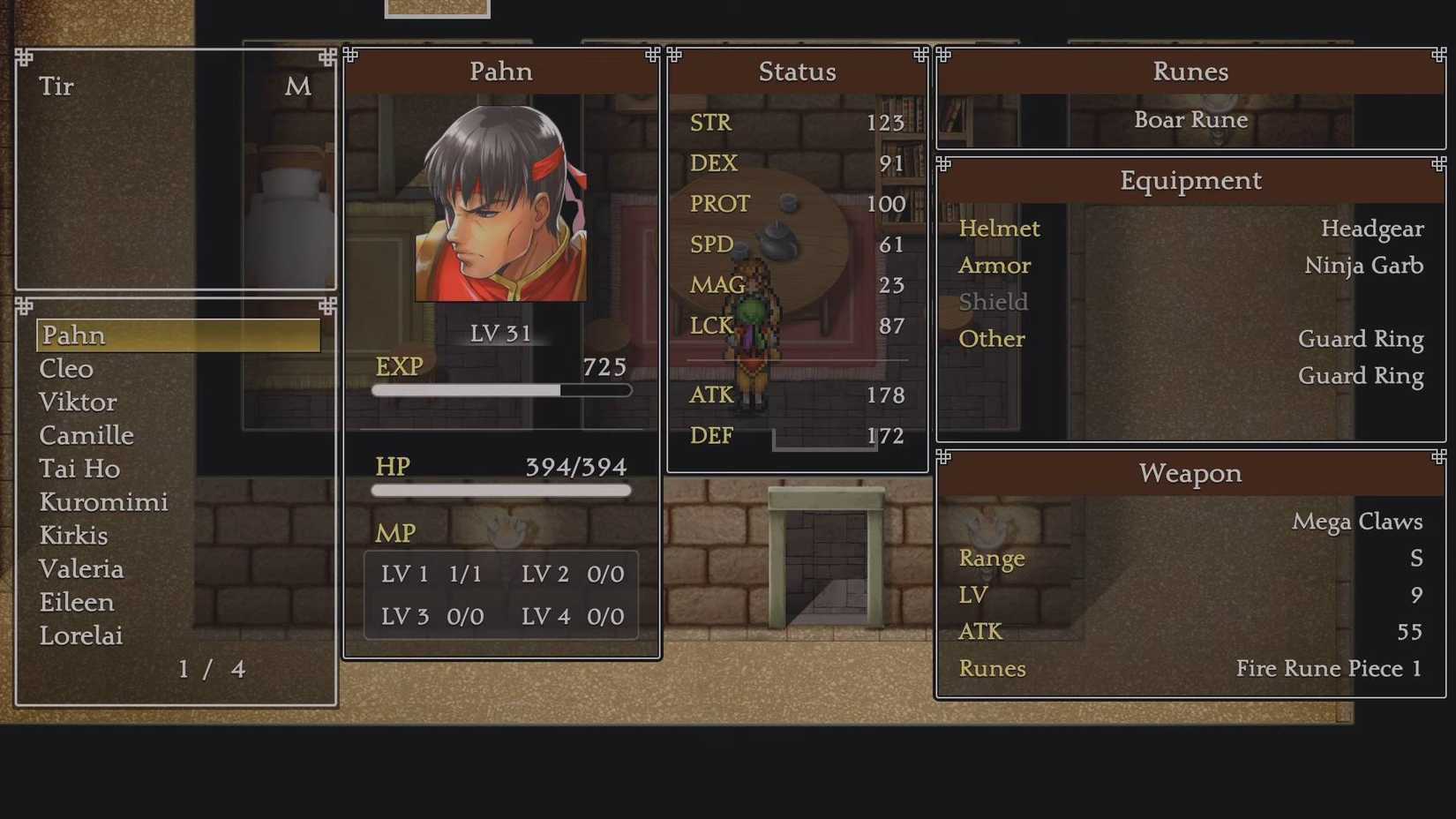Click the EXP progress bar
The height and width of the screenshot is (819, 1456).
coord(501,390)
